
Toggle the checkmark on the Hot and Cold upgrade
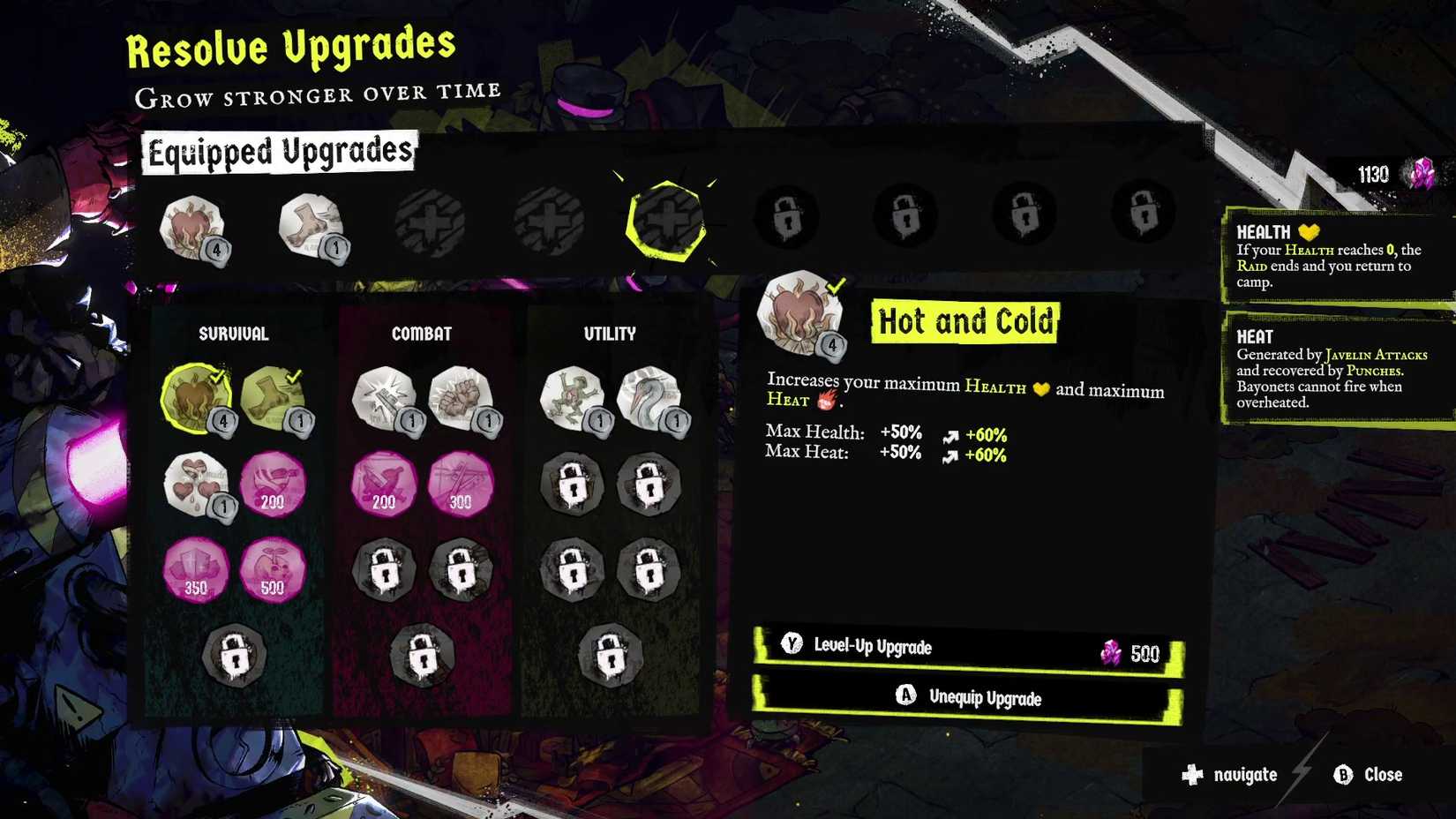point(216,374)
